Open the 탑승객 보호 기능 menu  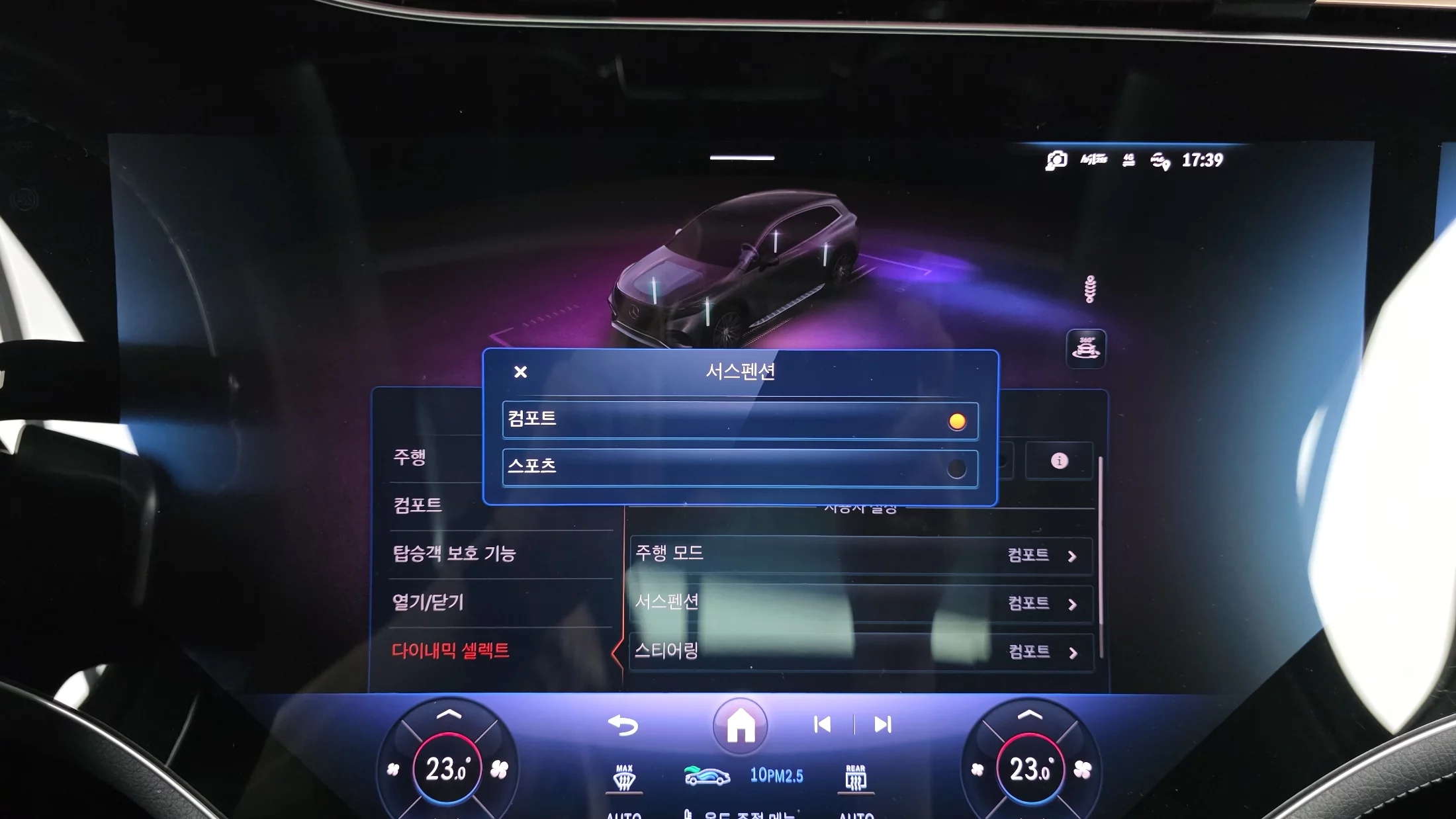click(454, 554)
